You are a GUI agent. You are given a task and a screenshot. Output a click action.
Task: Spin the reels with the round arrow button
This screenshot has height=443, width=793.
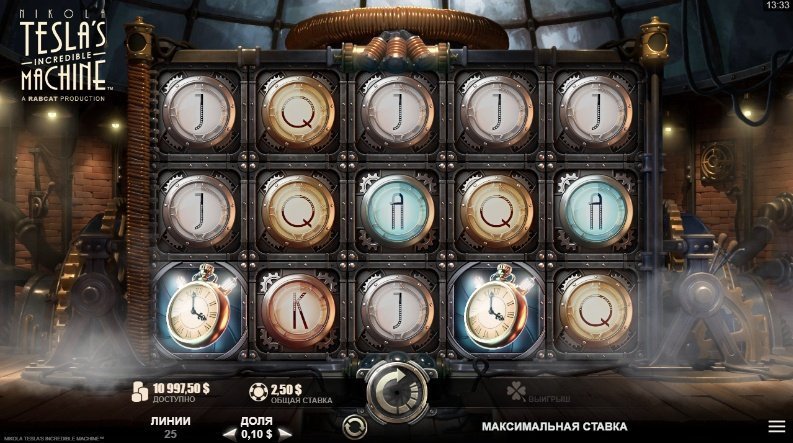(x=396, y=385)
